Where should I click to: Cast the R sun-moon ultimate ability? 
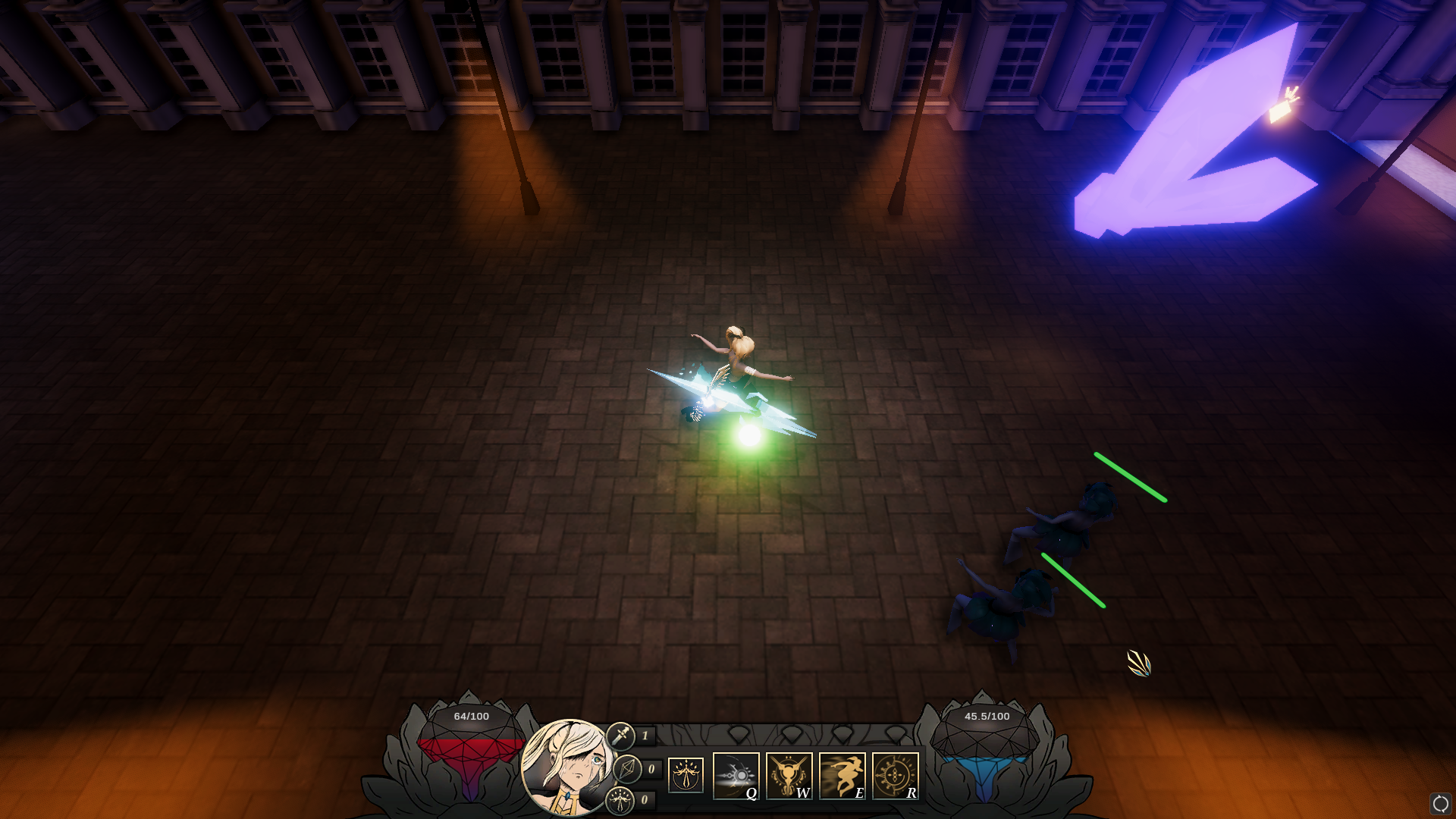(x=895, y=775)
